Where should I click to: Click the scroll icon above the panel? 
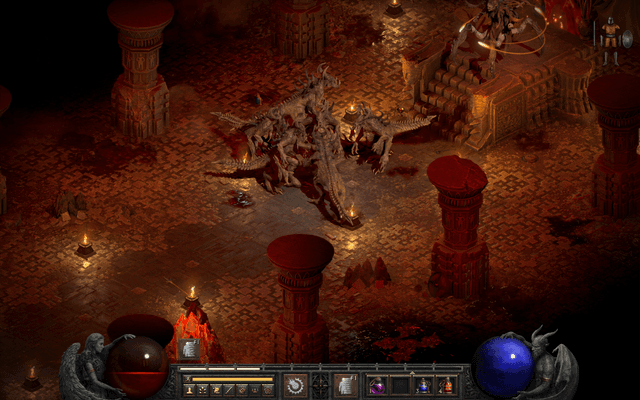[x=188, y=348]
